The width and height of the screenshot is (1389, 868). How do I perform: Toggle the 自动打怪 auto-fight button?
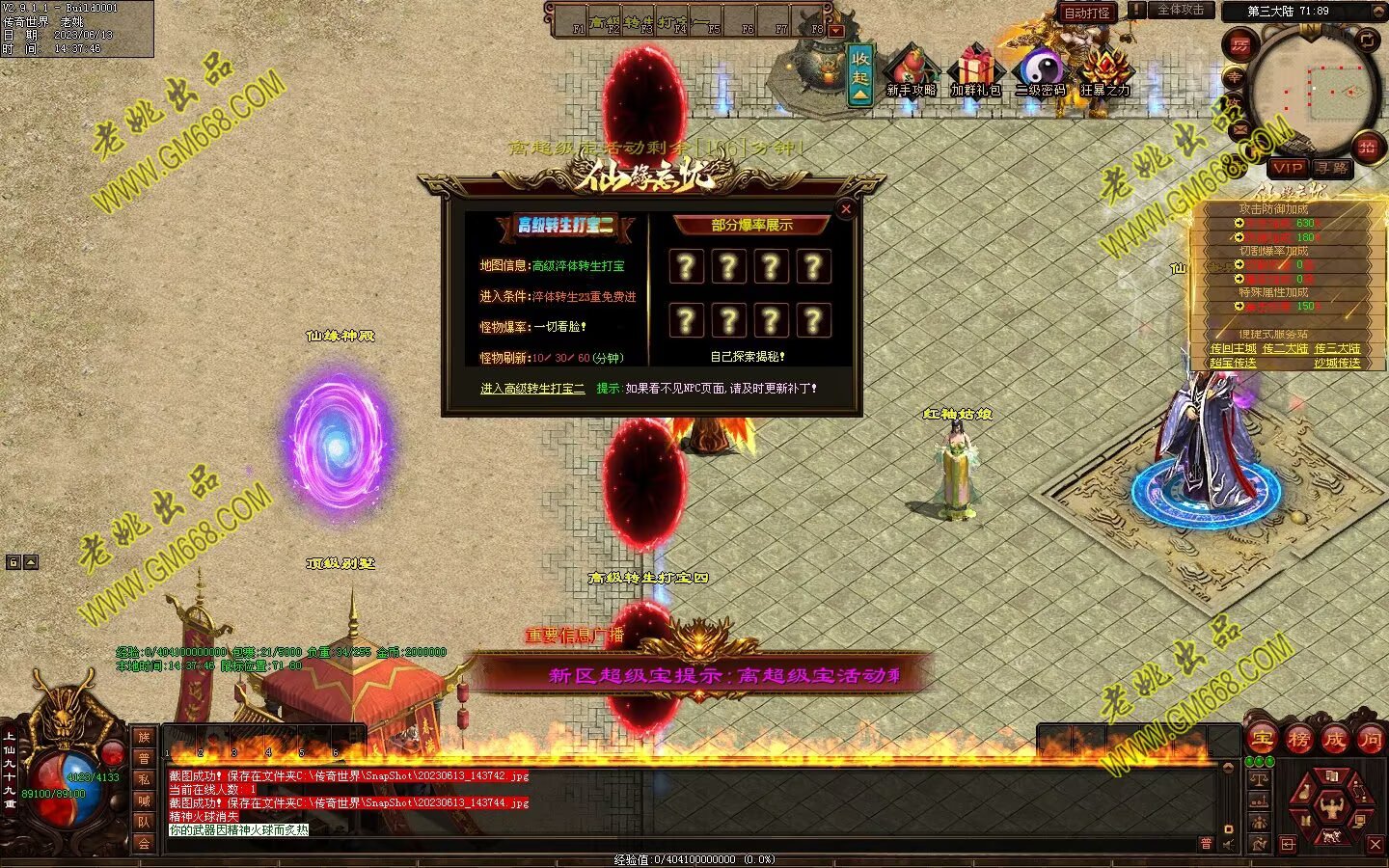(x=1087, y=13)
